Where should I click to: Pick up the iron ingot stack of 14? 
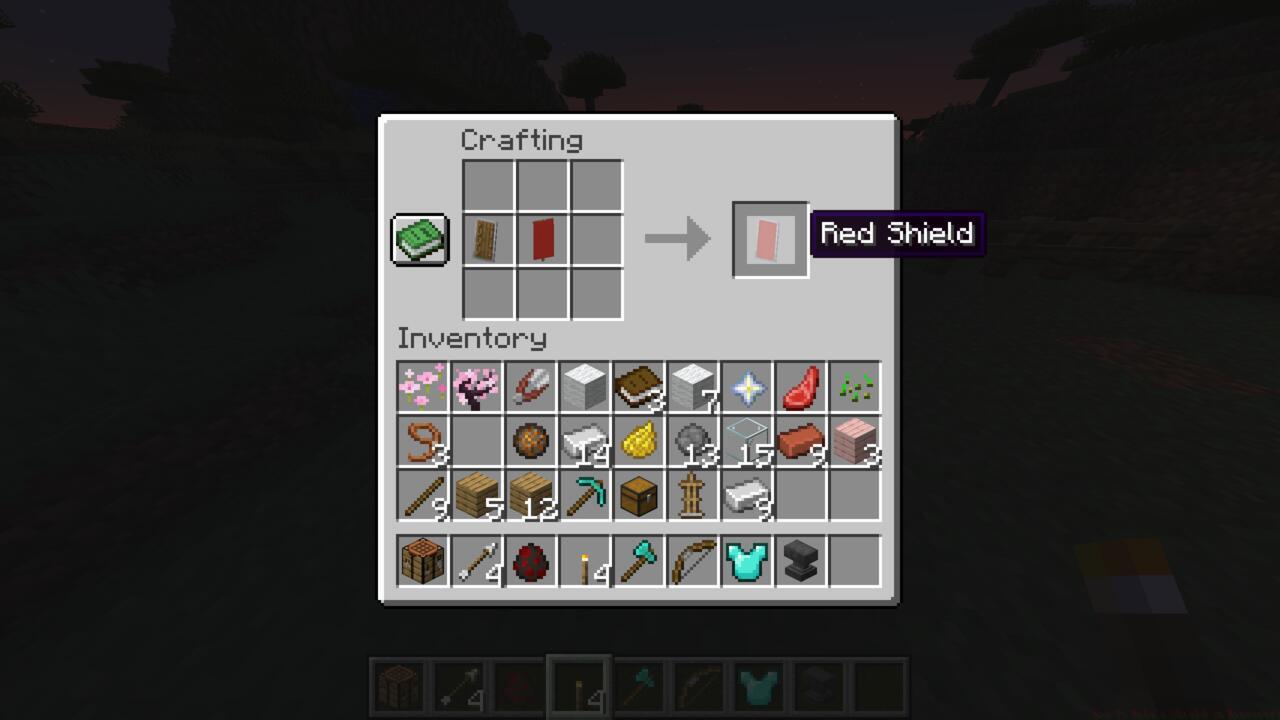585,443
